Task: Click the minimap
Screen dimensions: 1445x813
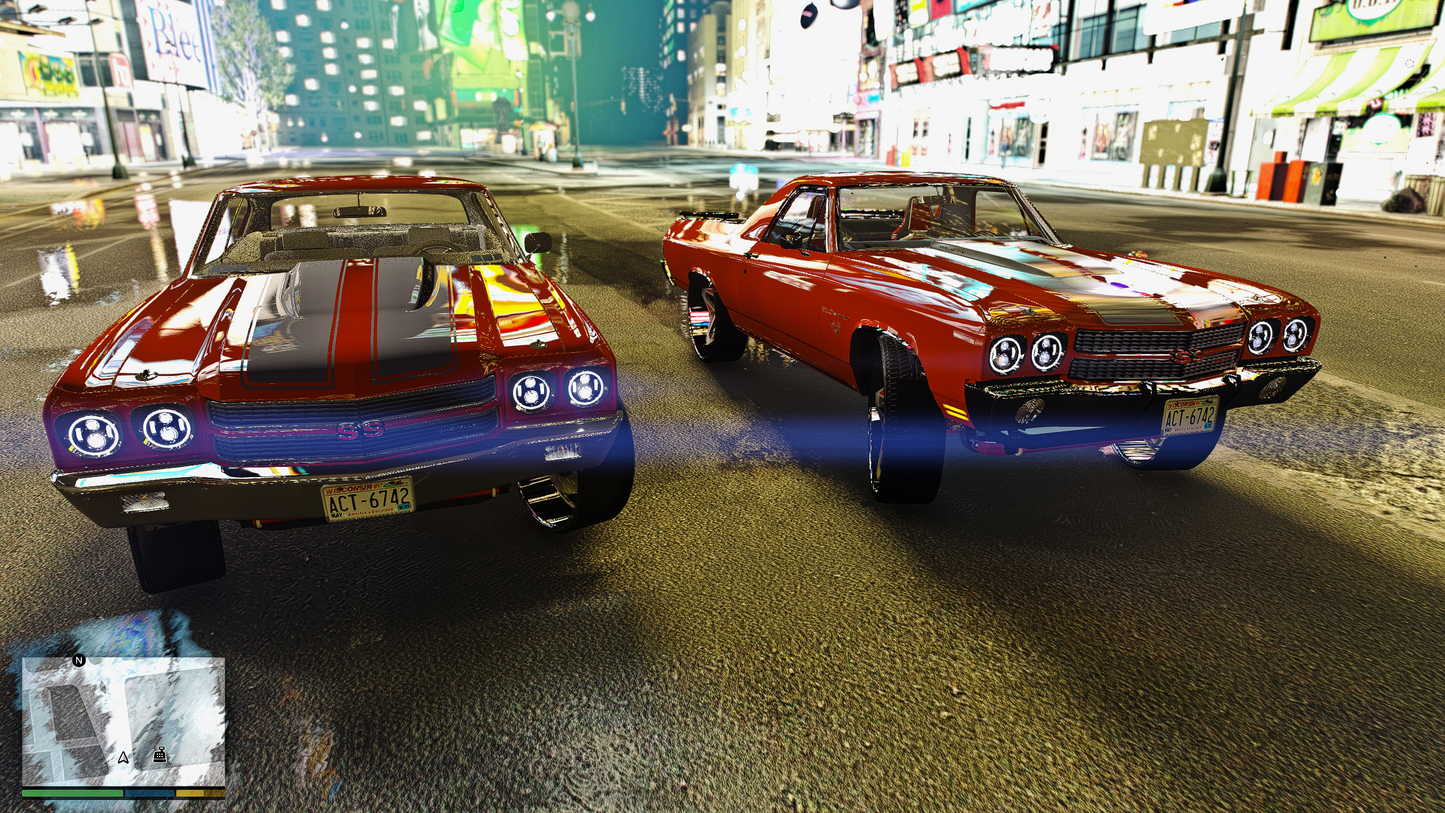Action: [123, 720]
